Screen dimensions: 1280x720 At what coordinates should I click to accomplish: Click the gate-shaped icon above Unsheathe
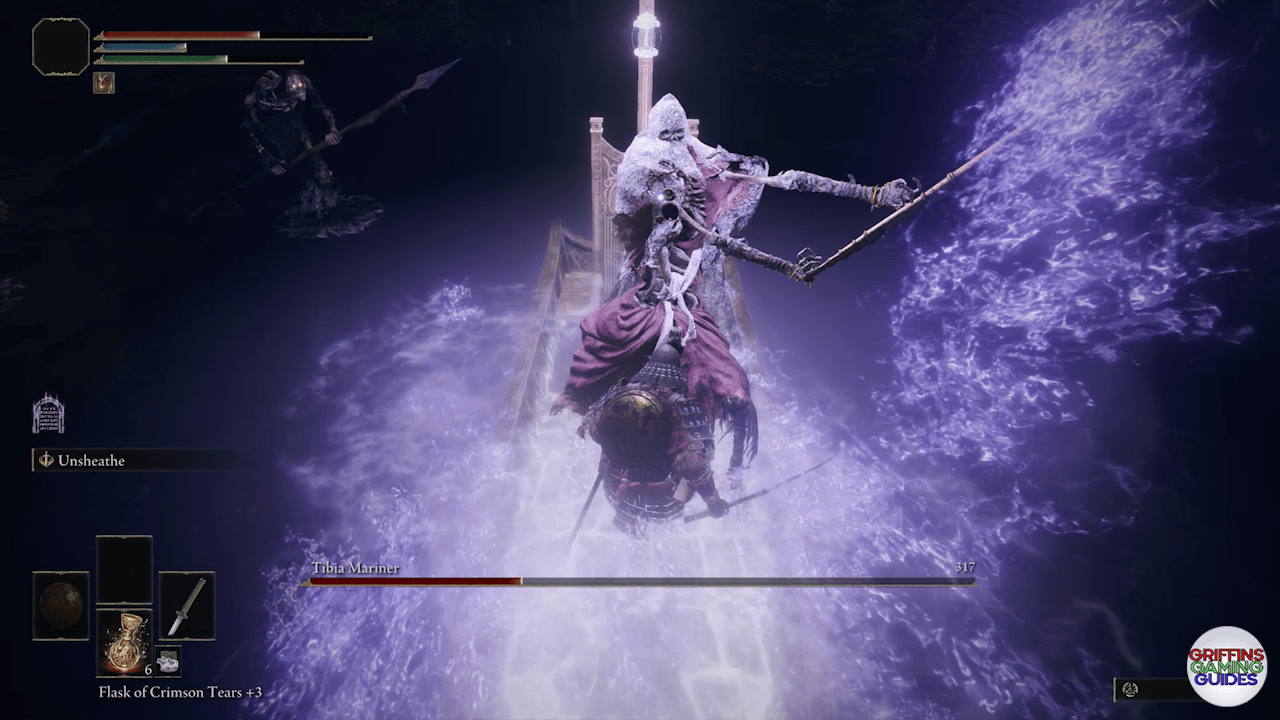coord(48,414)
